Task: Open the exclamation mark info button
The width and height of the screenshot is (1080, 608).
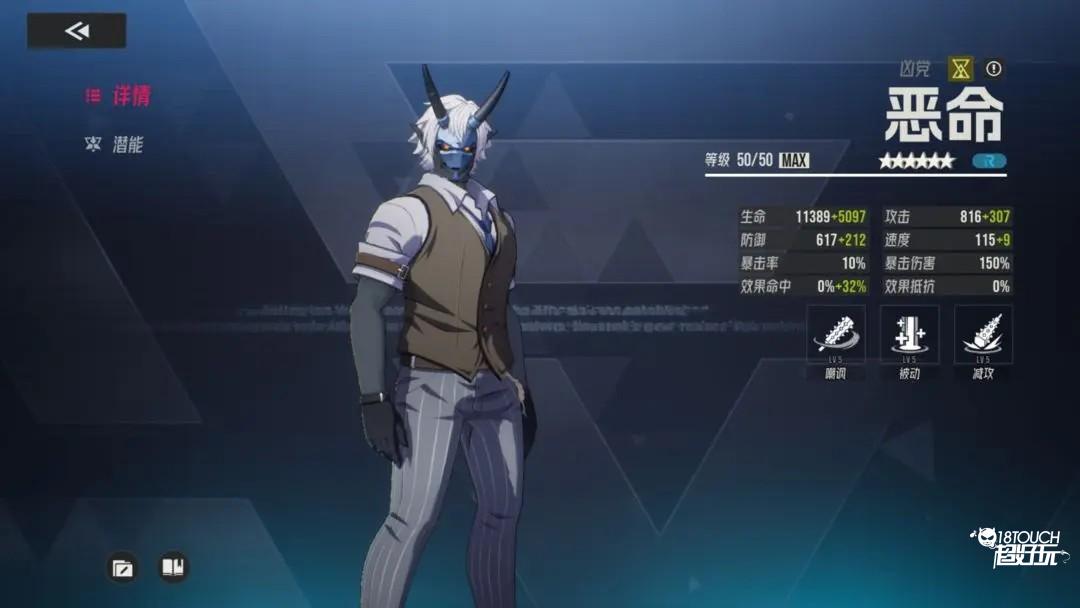Action: 993,68
